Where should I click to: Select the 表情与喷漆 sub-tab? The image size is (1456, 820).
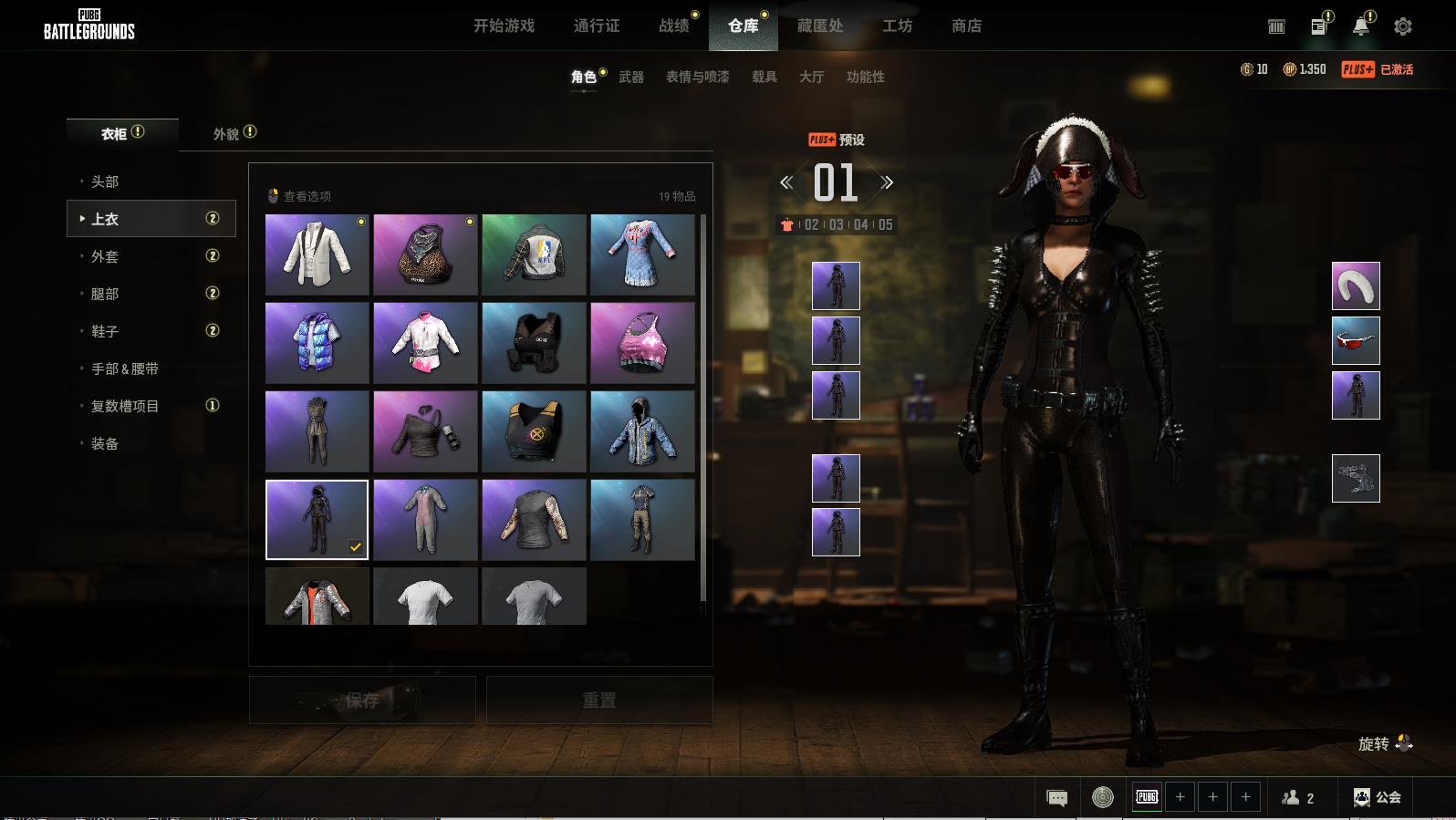pyautogui.click(x=697, y=78)
